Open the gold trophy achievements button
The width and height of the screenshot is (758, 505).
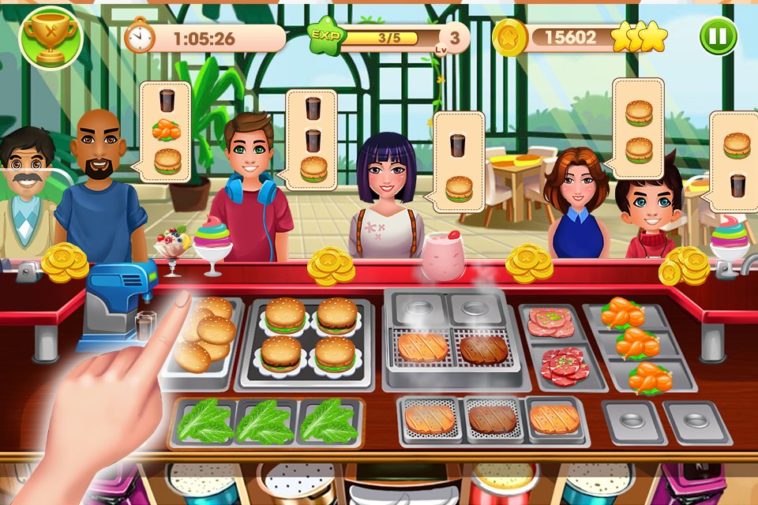coord(49,35)
